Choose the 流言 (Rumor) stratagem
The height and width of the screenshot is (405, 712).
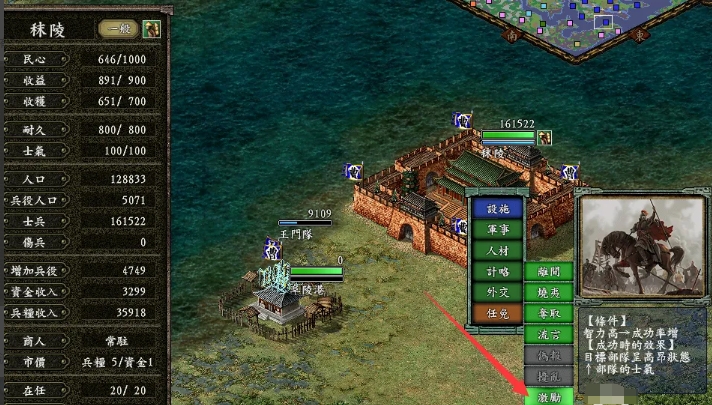click(x=549, y=334)
